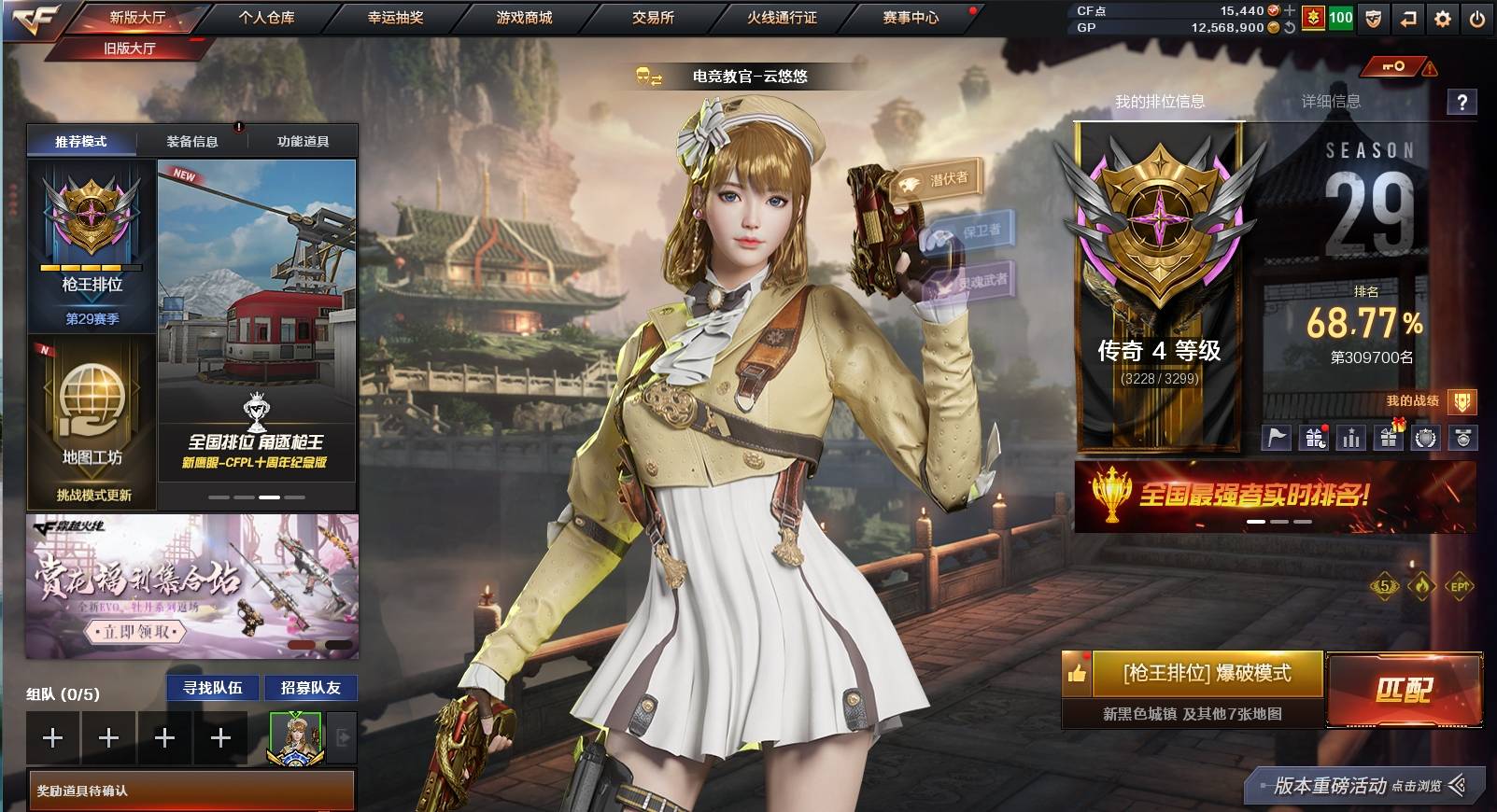Open the 火线通行证 battle pass

[782, 17]
